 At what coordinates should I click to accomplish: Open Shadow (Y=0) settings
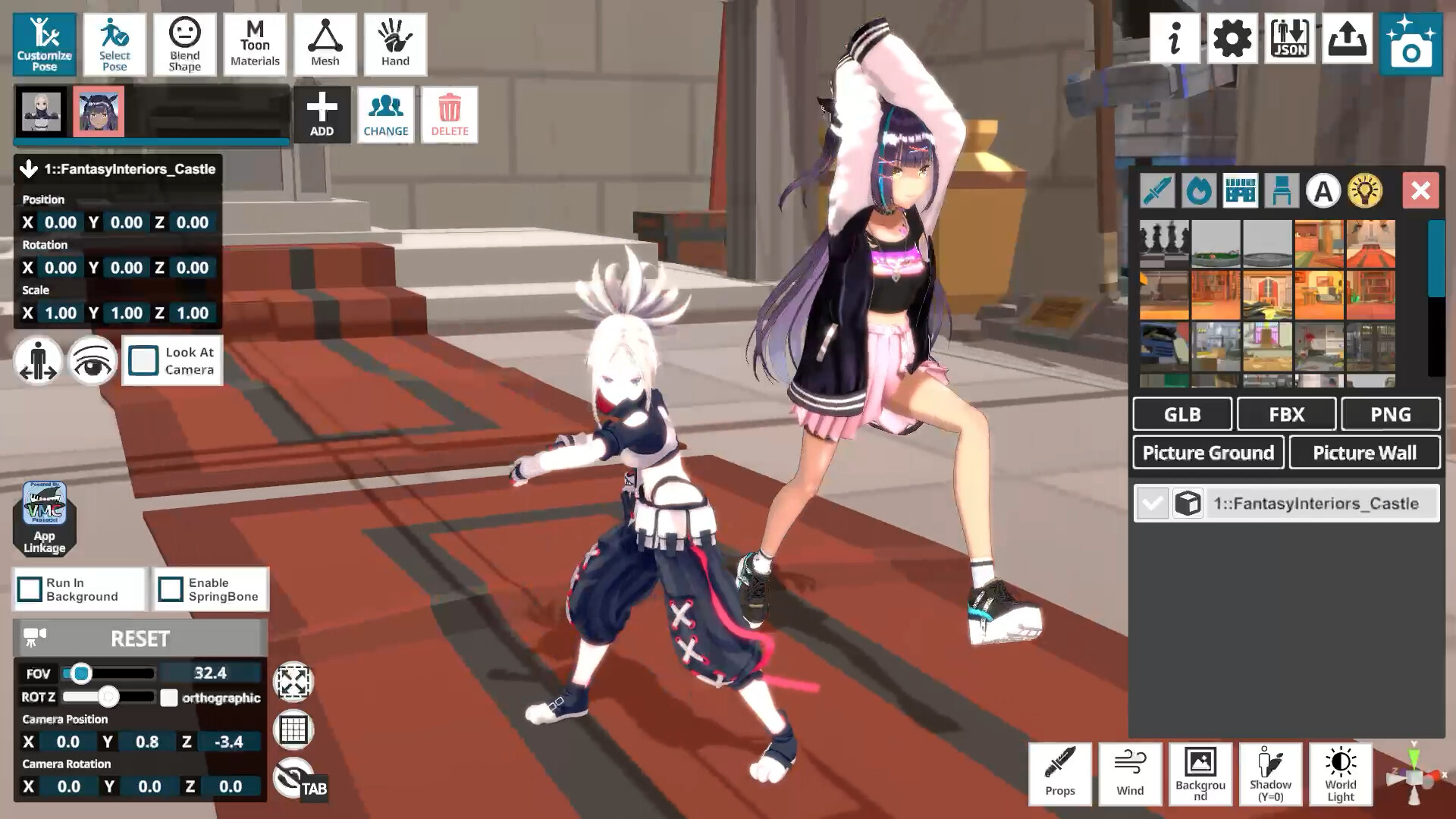[1270, 774]
